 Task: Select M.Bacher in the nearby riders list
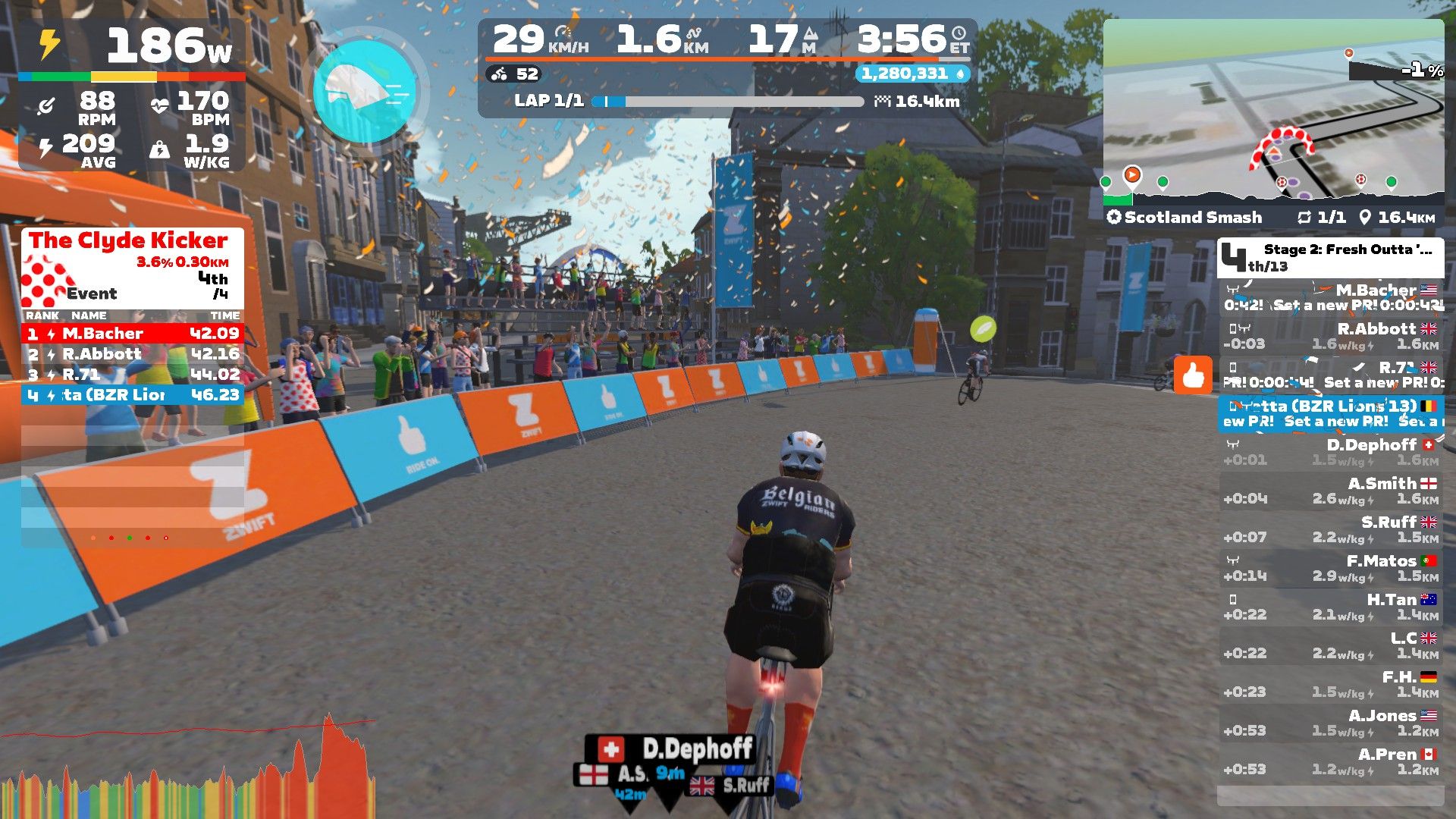tap(1331, 297)
